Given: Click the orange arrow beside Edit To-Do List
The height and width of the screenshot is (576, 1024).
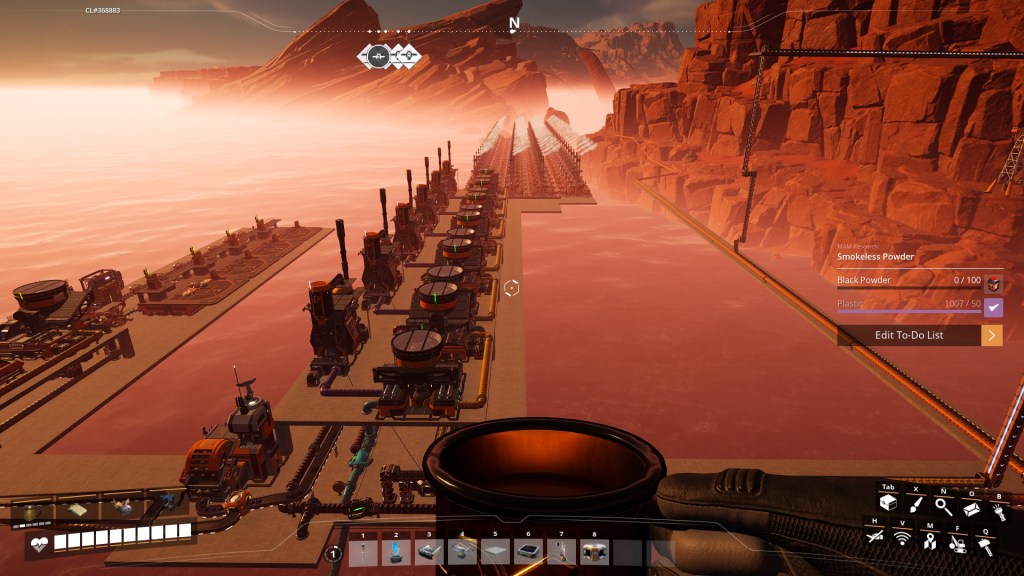Looking at the screenshot, I should point(992,335).
